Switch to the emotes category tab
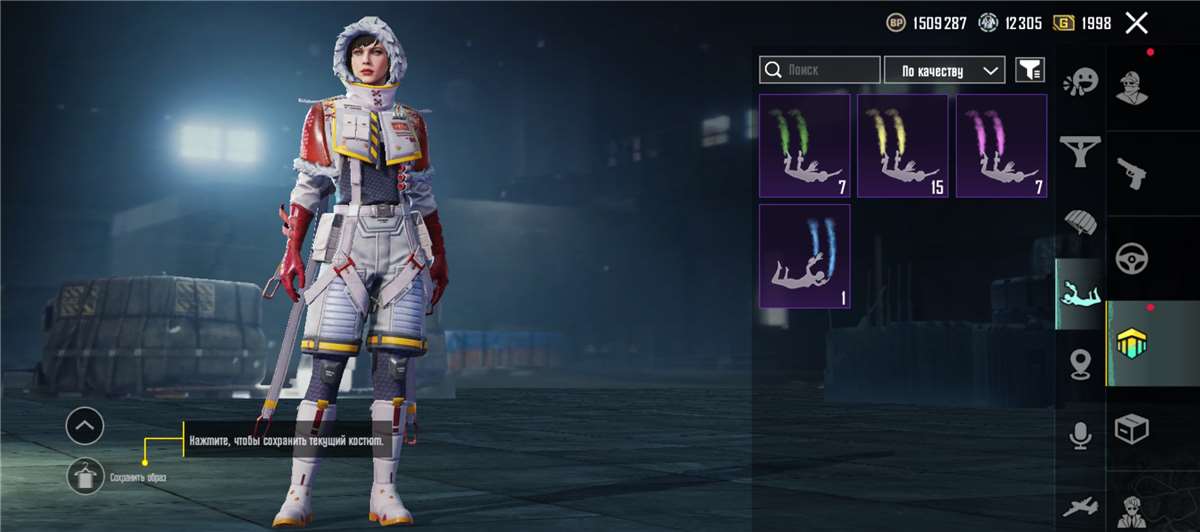1200x532 pixels. click(x=1080, y=82)
